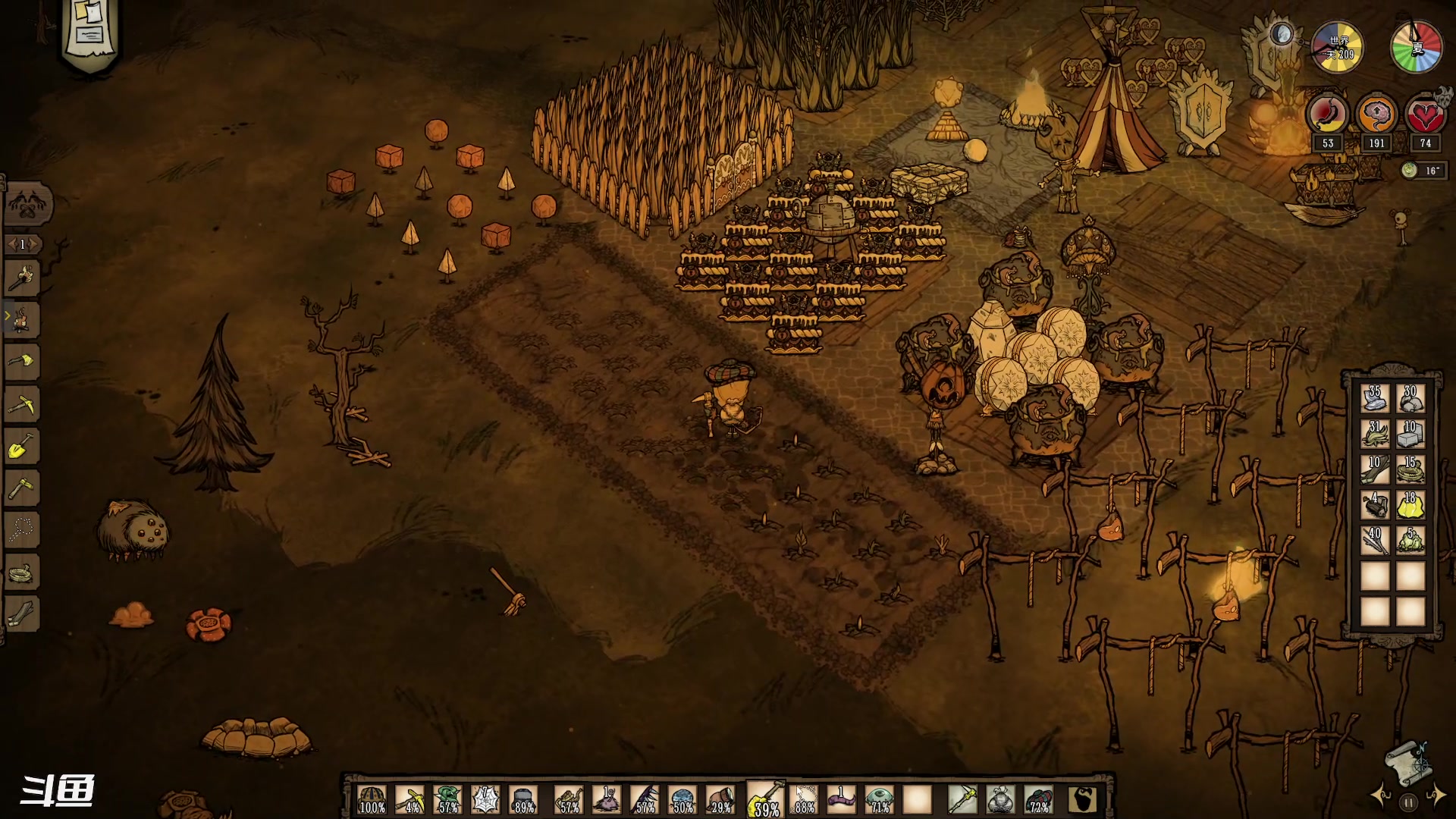Pick the twigs stack of 40
Screen dimensions: 1456x819
[x=1375, y=540]
